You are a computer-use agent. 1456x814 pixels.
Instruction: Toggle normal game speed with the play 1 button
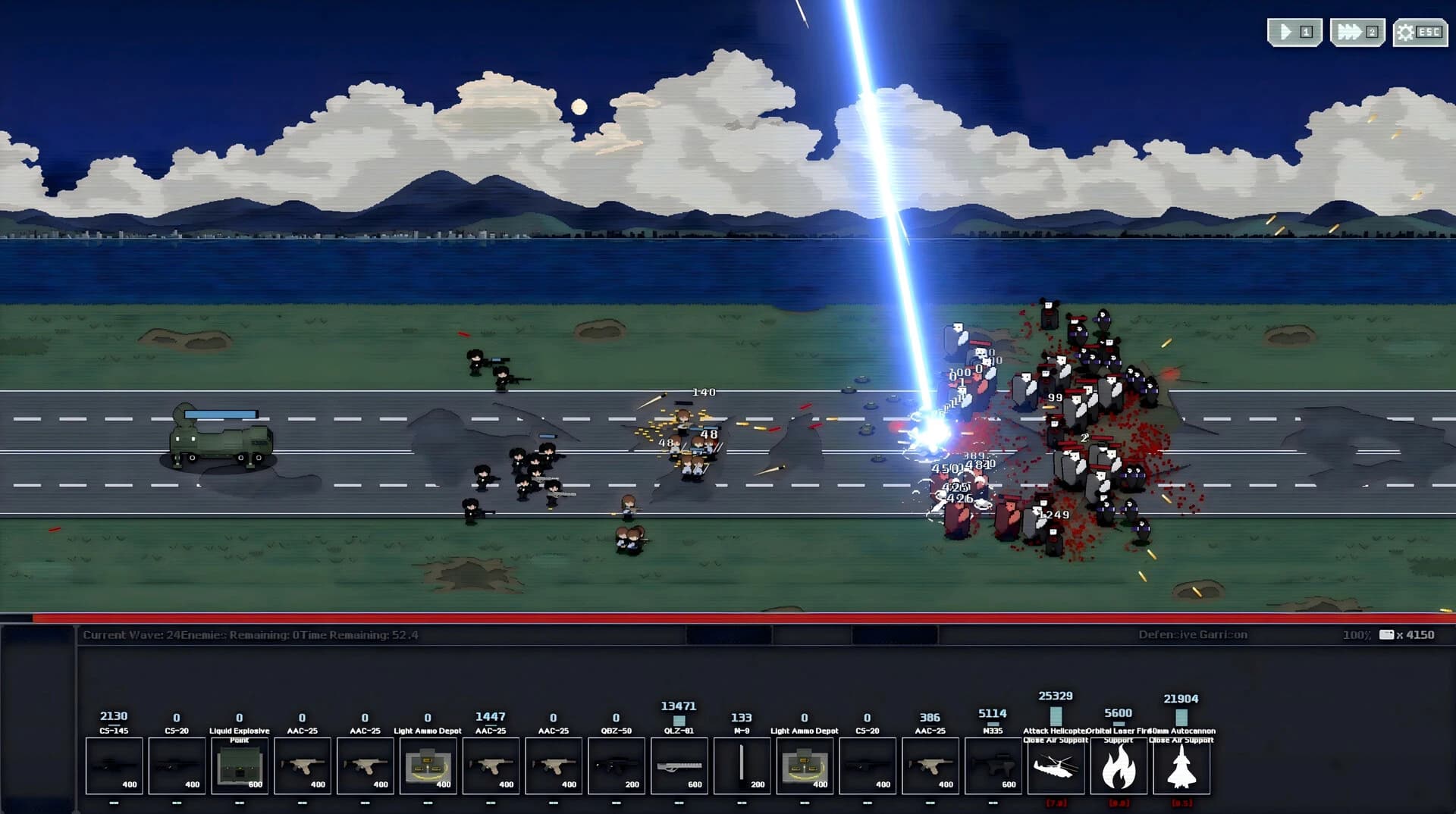click(1293, 32)
